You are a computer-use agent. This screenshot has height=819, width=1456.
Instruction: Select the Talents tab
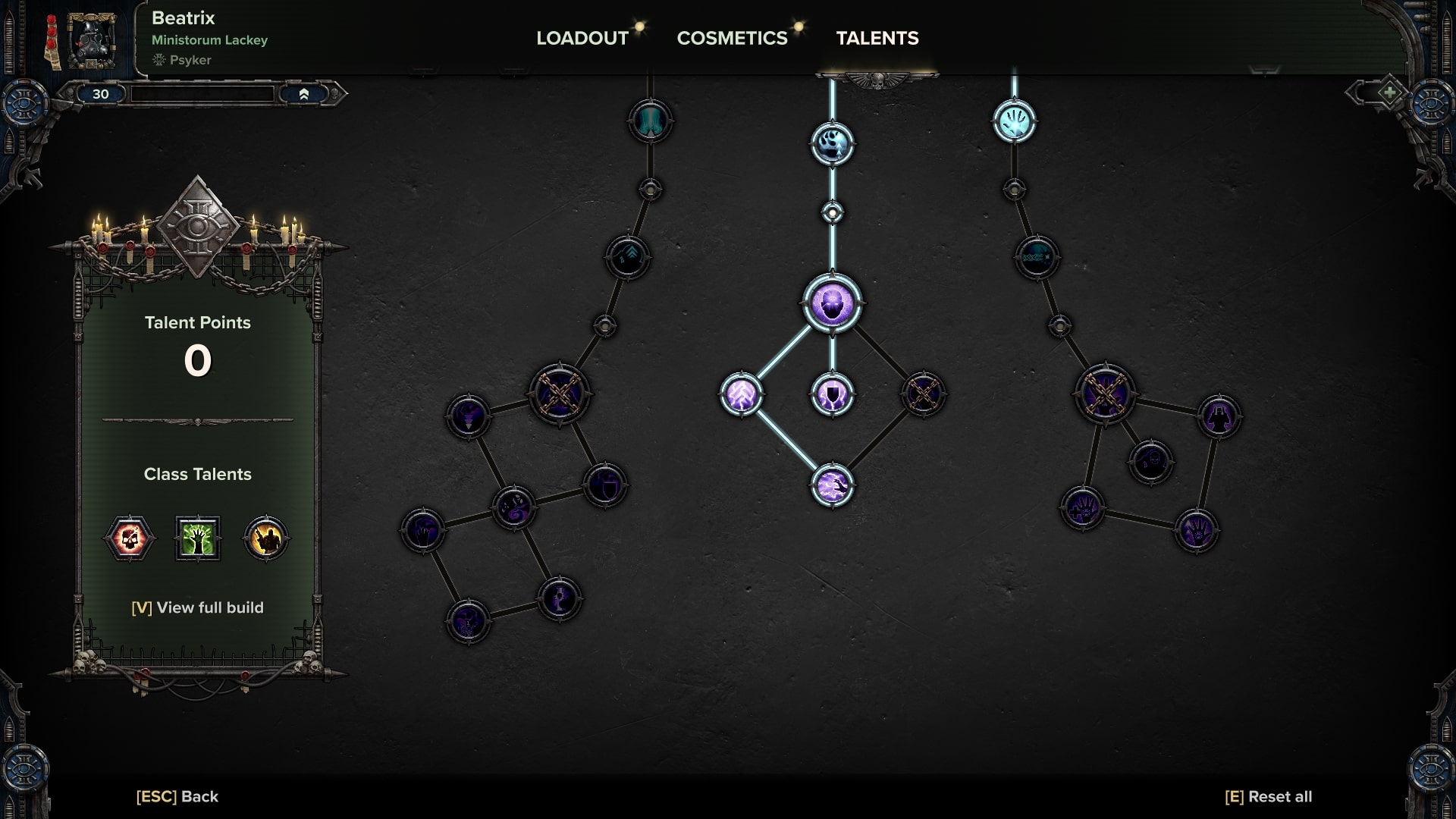(877, 38)
